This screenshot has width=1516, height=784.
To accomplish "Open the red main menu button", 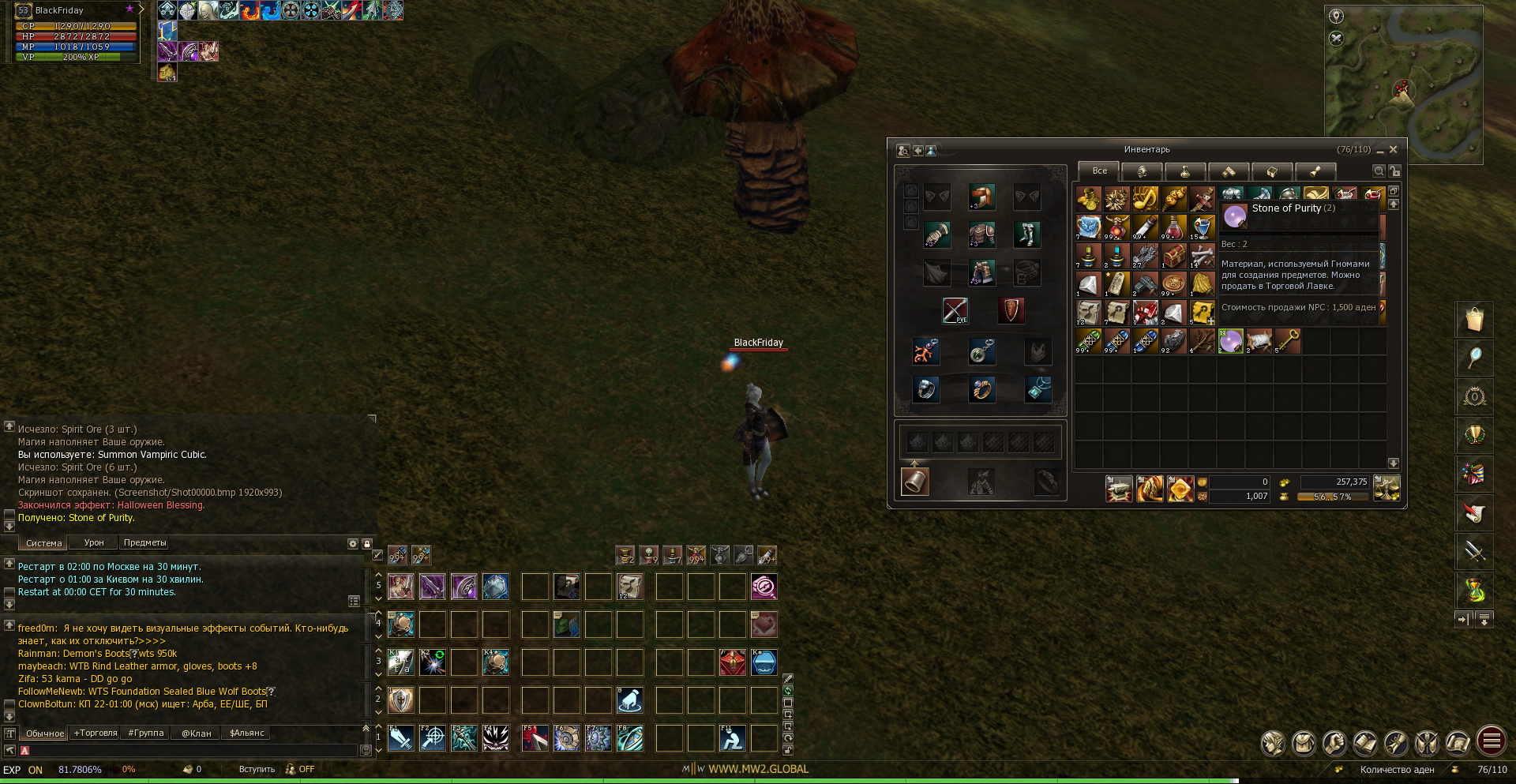I will click(x=1492, y=741).
